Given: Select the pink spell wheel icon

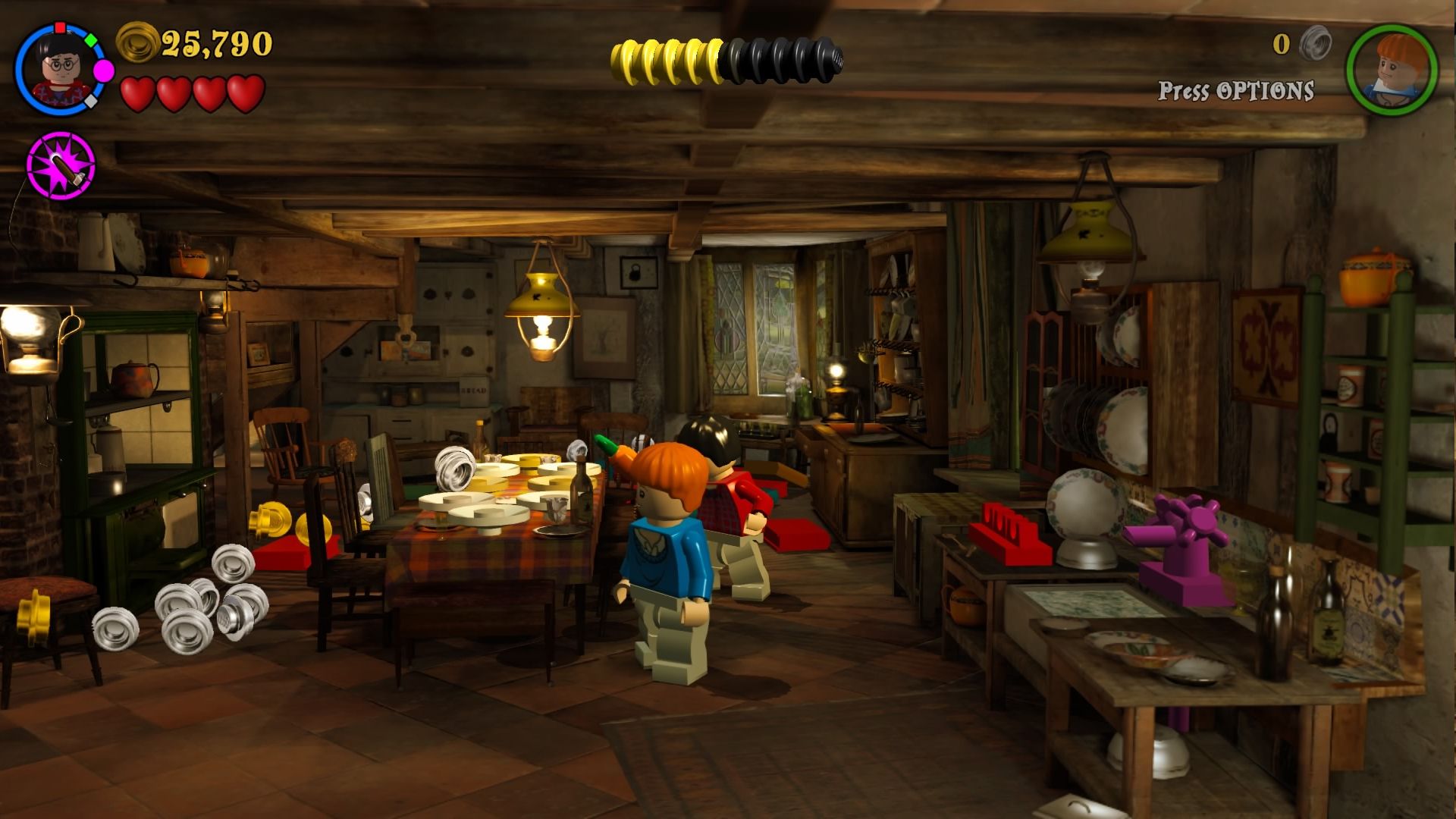Looking at the screenshot, I should point(61,165).
